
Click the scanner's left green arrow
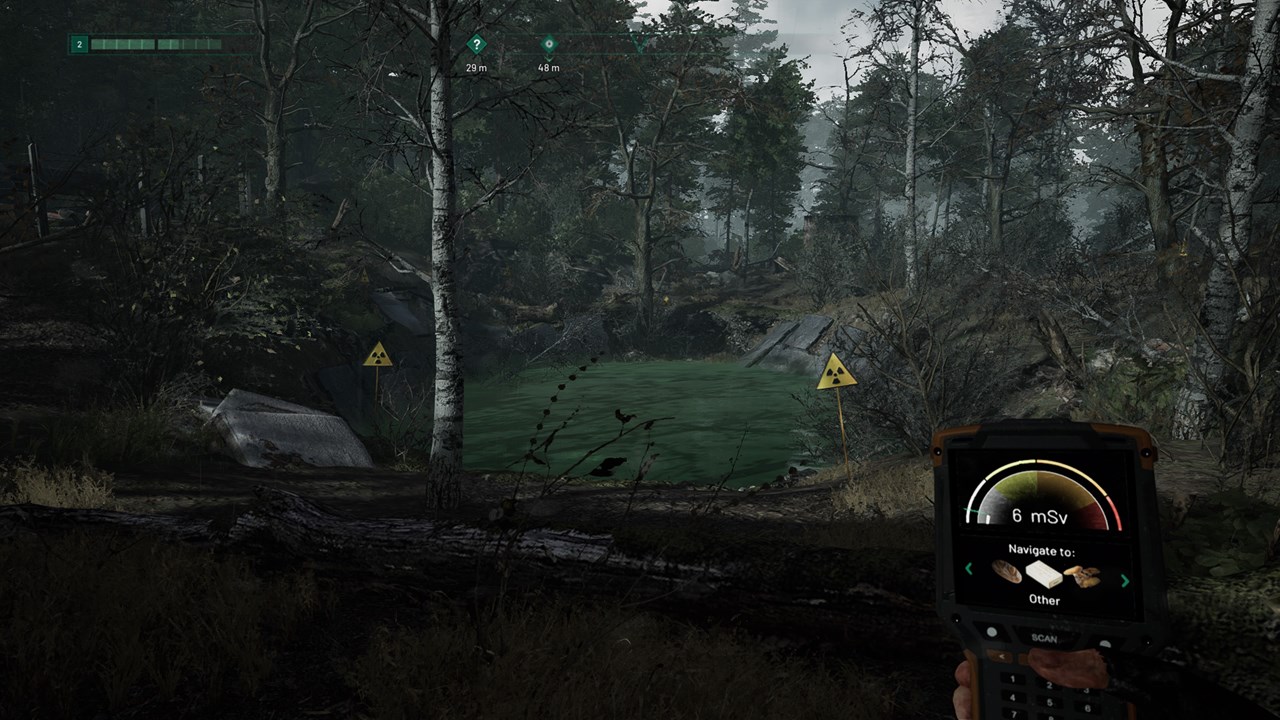pyautogui.click(x=968, y=569)
